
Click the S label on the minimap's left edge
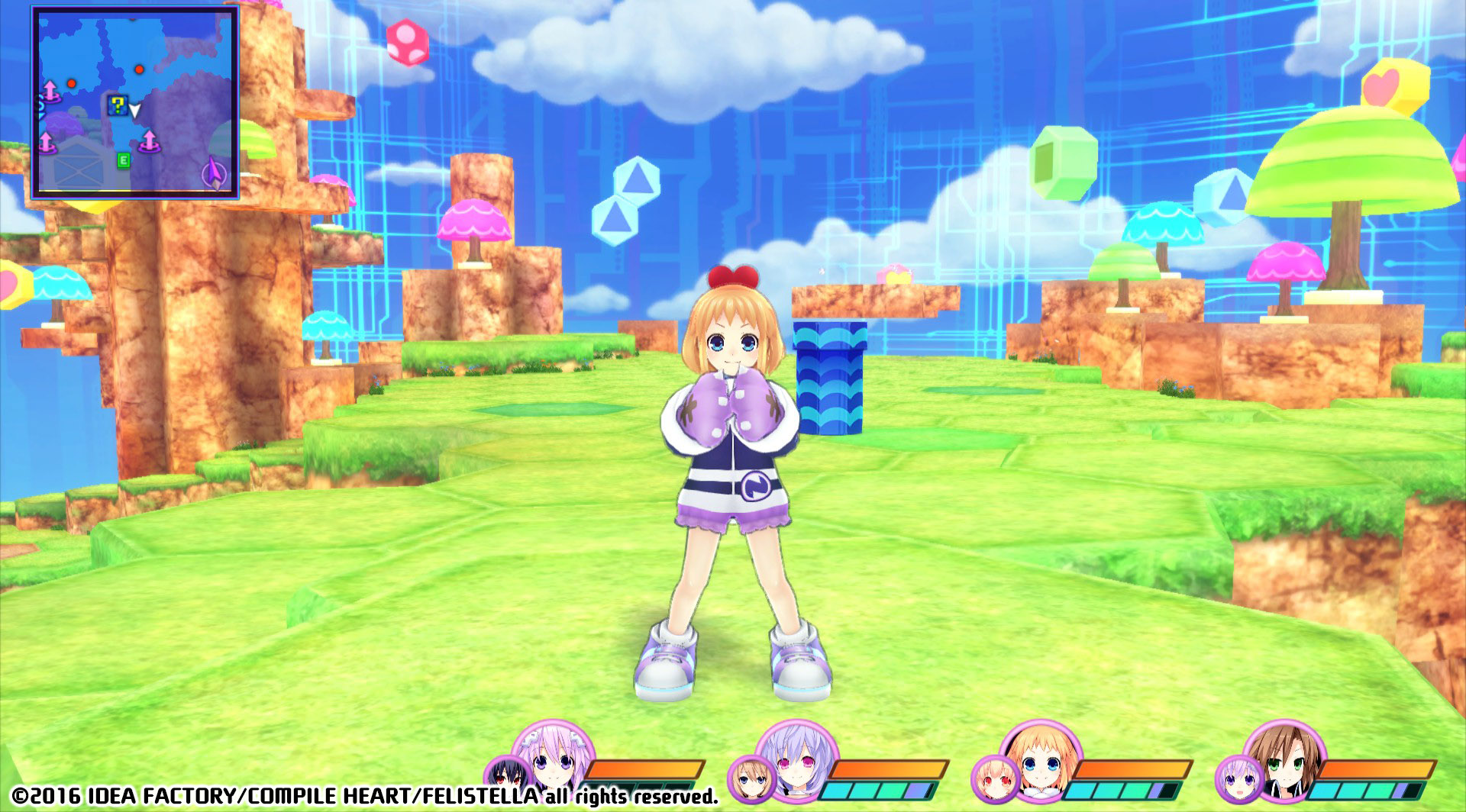[40, 102]
